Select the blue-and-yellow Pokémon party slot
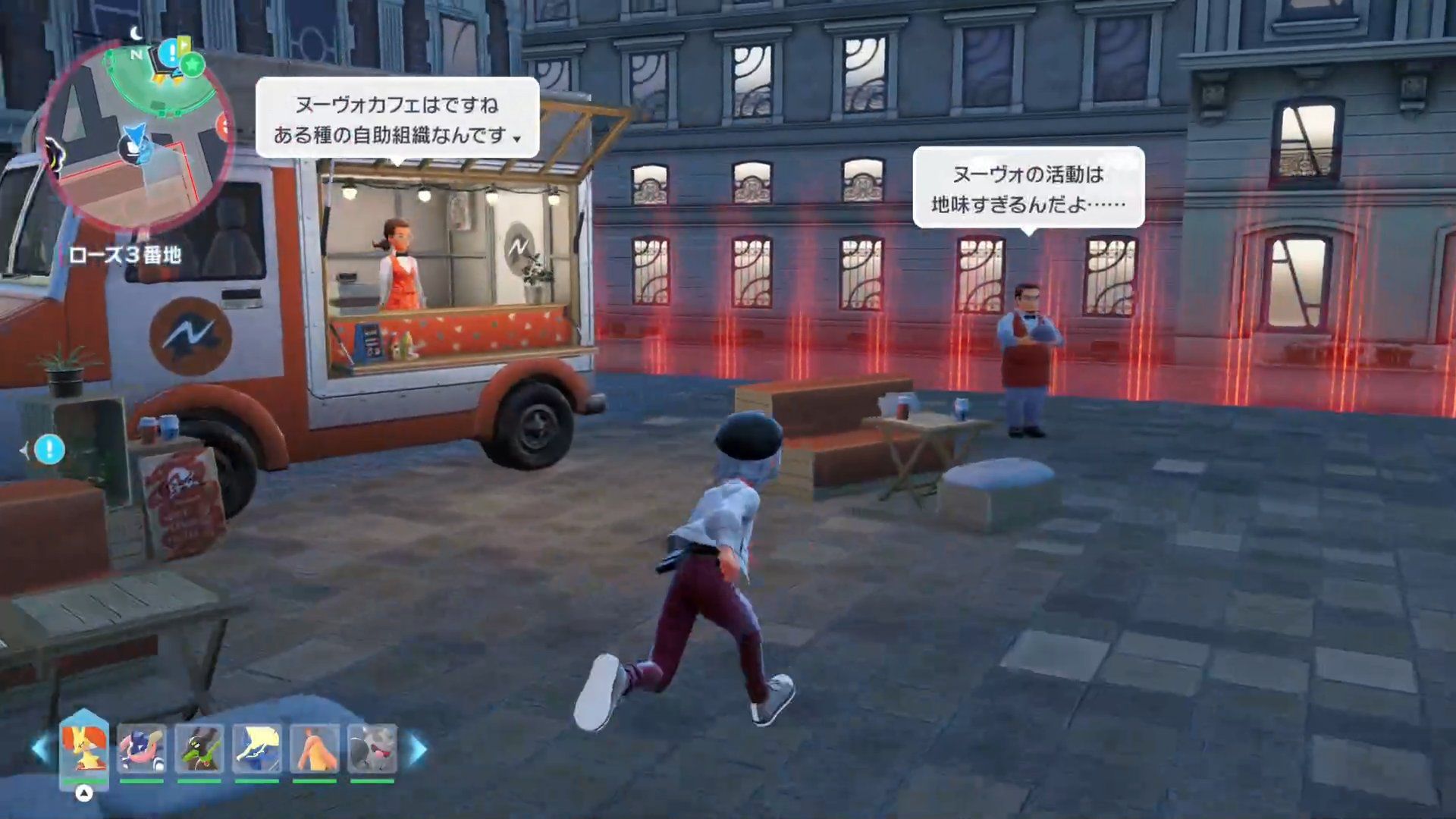Image resolution: width=1456 pixels, height=819 pixels. pos(257,749)
